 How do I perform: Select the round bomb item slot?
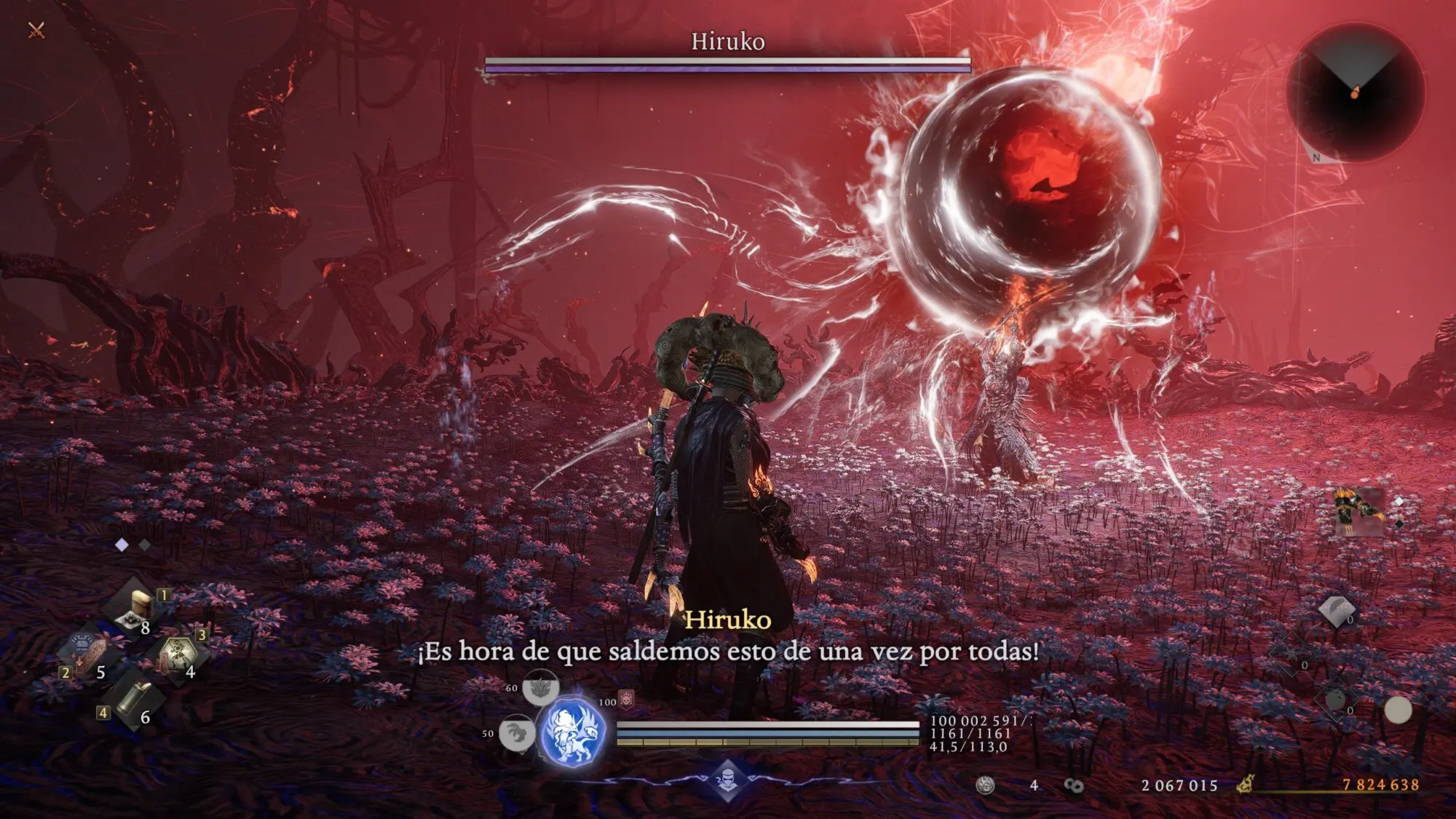point(1334,700)
